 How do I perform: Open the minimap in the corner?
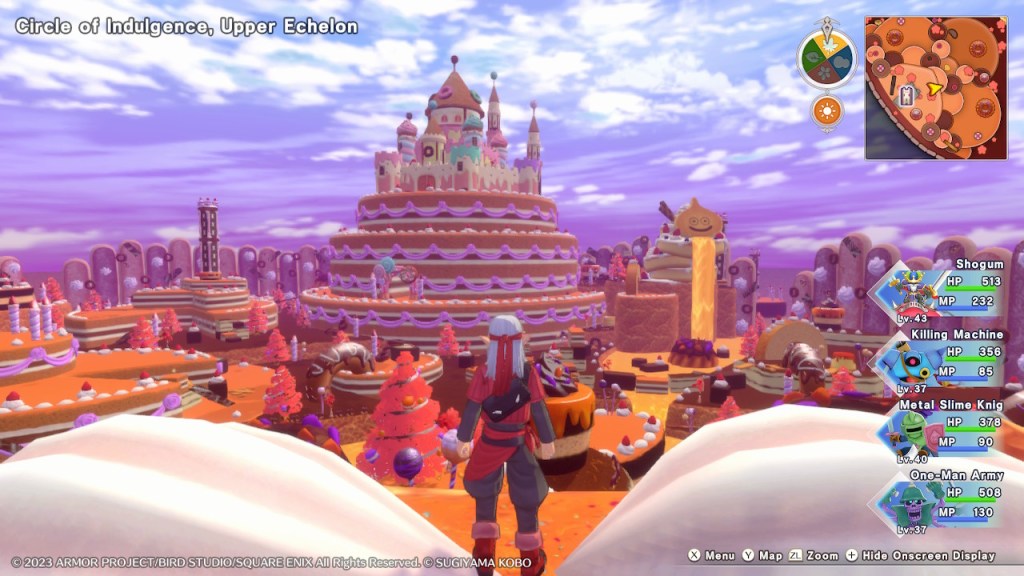coord(935,87)
